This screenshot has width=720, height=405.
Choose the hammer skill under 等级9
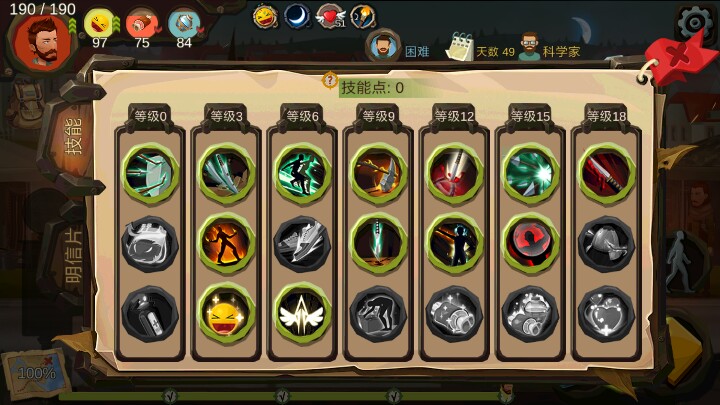point(378,172)
